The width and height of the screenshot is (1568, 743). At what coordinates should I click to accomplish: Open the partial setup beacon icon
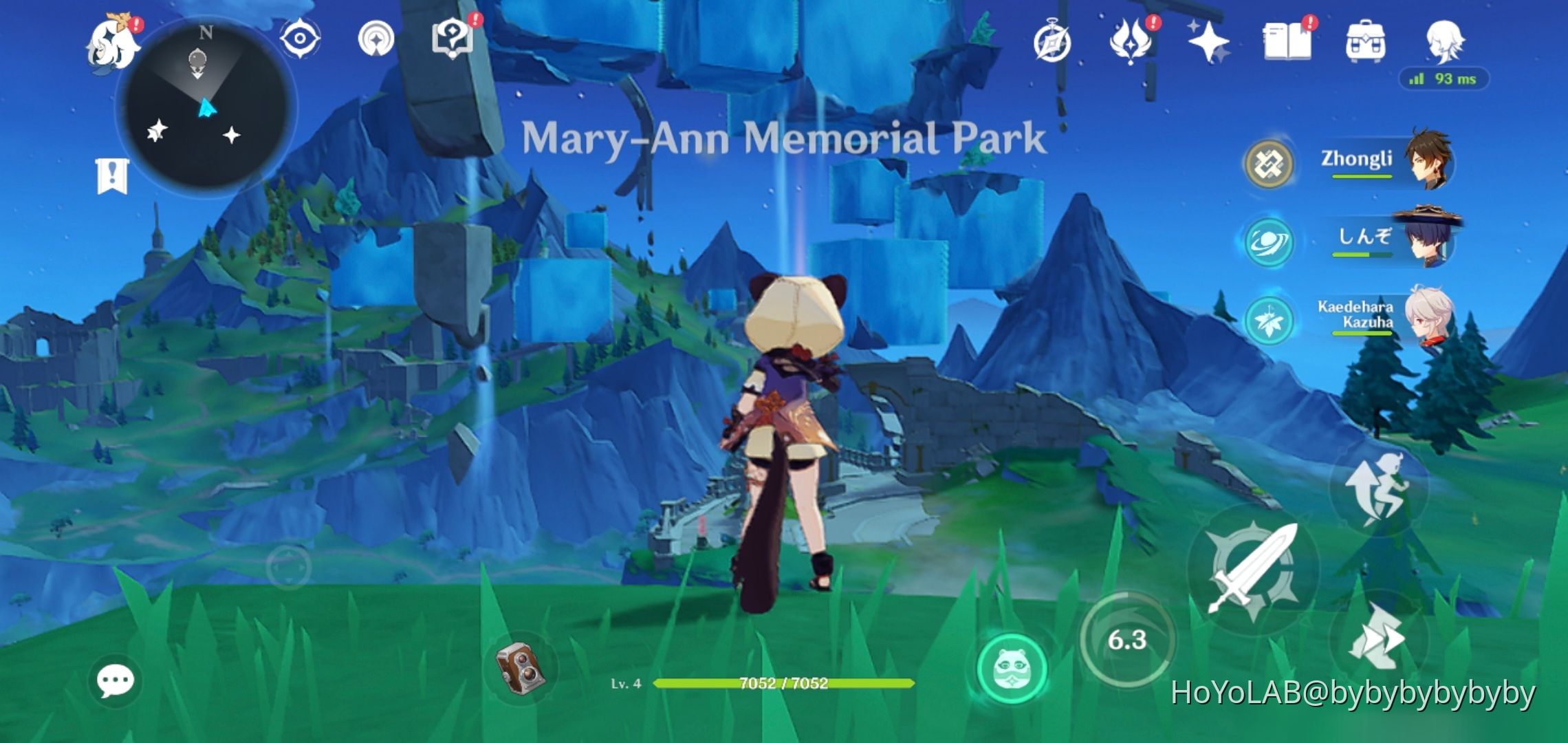(x=375, y=39)
